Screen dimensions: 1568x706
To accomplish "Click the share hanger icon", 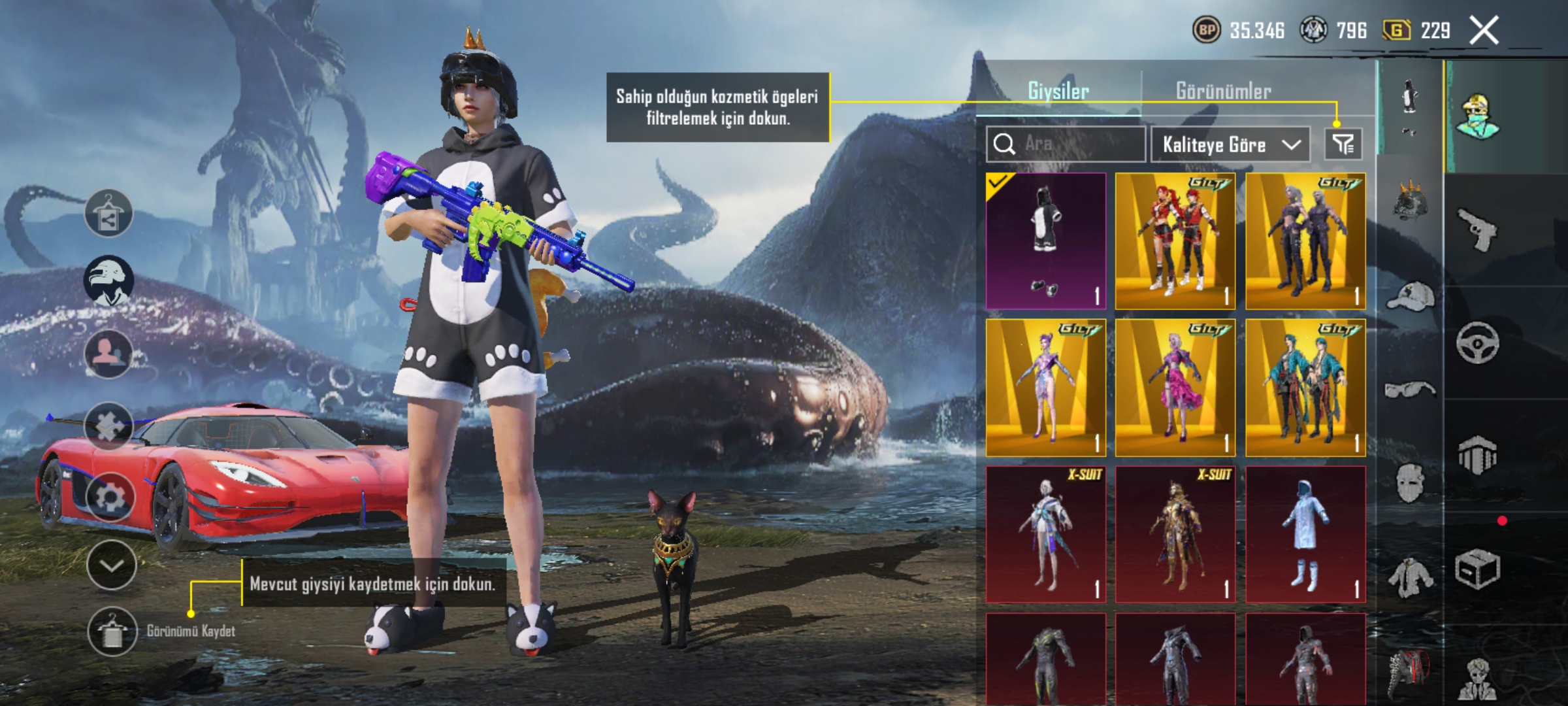I will click(x=108, y=213).
